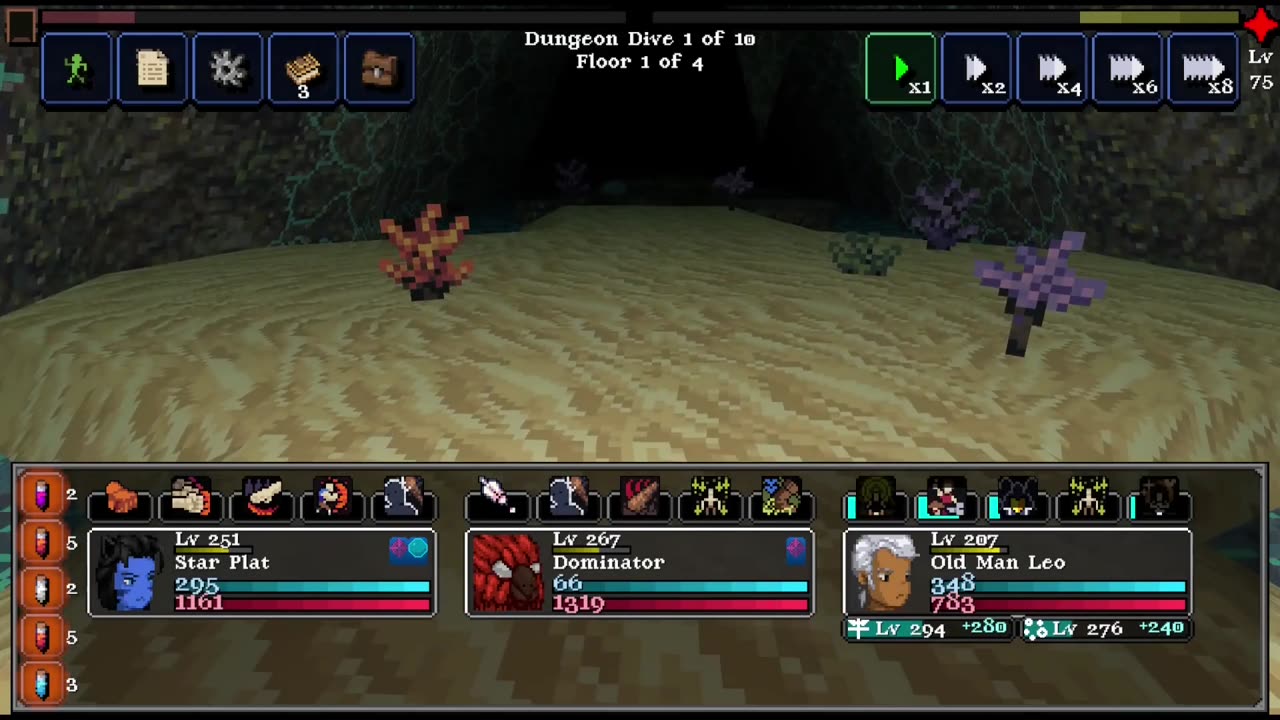Choose the x6 speed button
This screenshot has height=720, width=1280.
click(1128, 68)
